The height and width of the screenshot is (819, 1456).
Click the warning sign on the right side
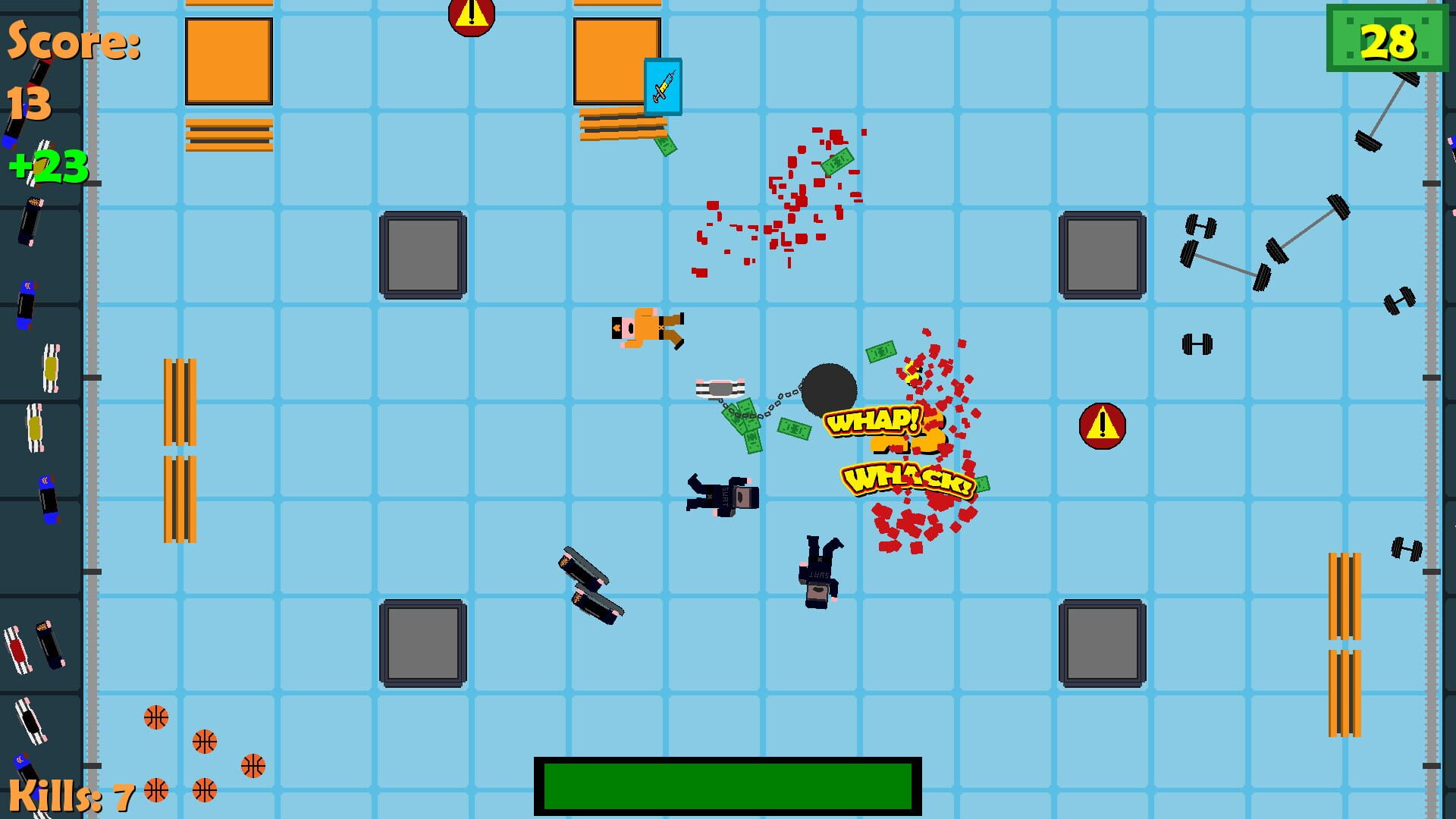click(1101, 425)
